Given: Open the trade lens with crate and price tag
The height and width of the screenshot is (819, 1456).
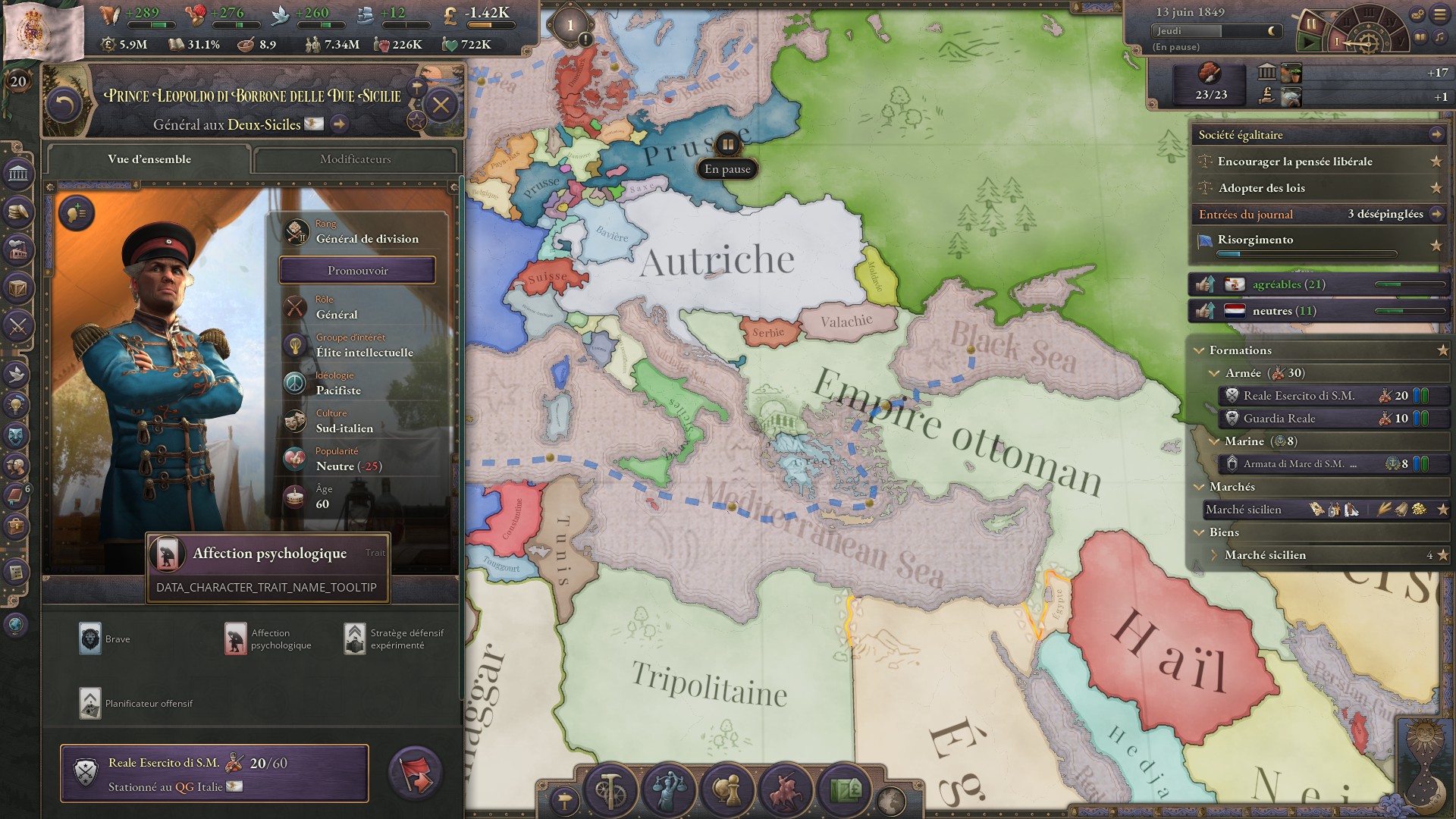Looking at the screenshot, I should click(x=845, y=791).
